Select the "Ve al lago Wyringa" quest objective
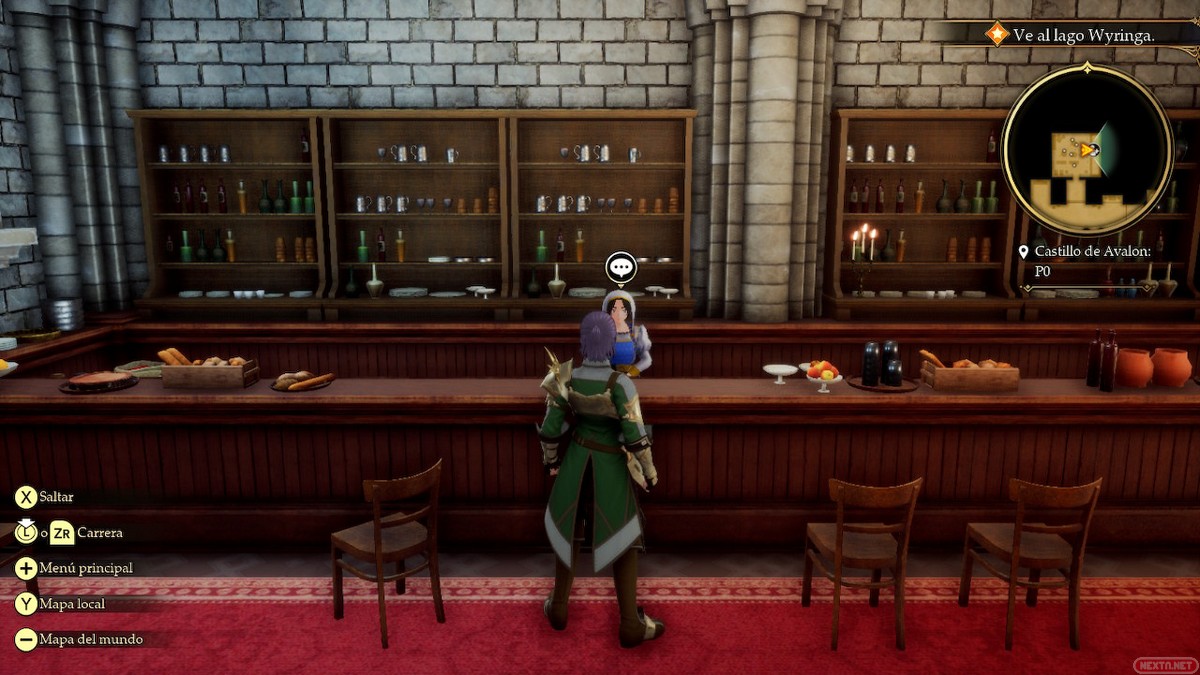Image resolution: width=1200 pixels, height=675 pixels. tap(1084, 35)
